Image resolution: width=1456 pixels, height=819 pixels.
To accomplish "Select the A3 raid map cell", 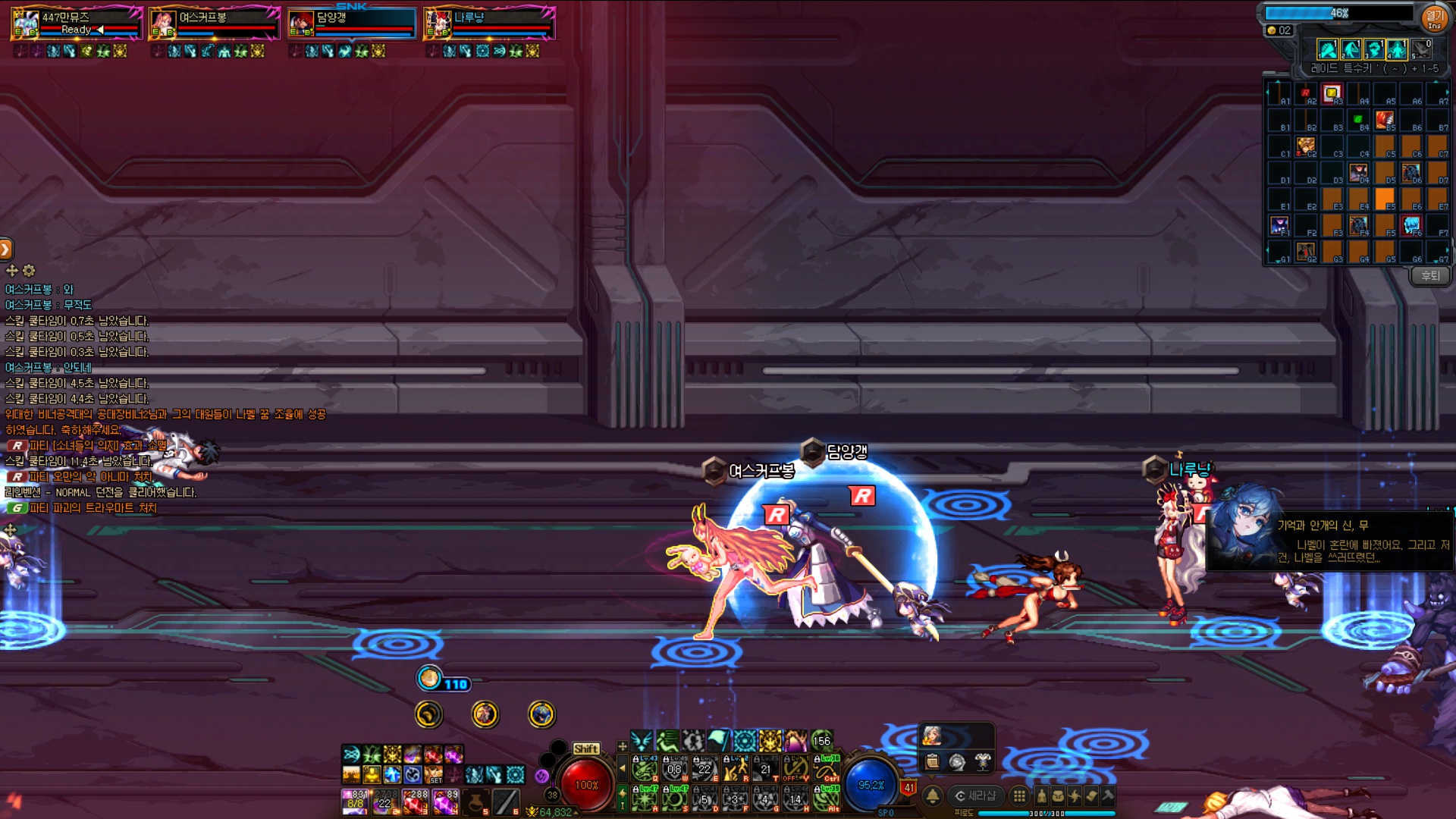I will (1332, 94).
